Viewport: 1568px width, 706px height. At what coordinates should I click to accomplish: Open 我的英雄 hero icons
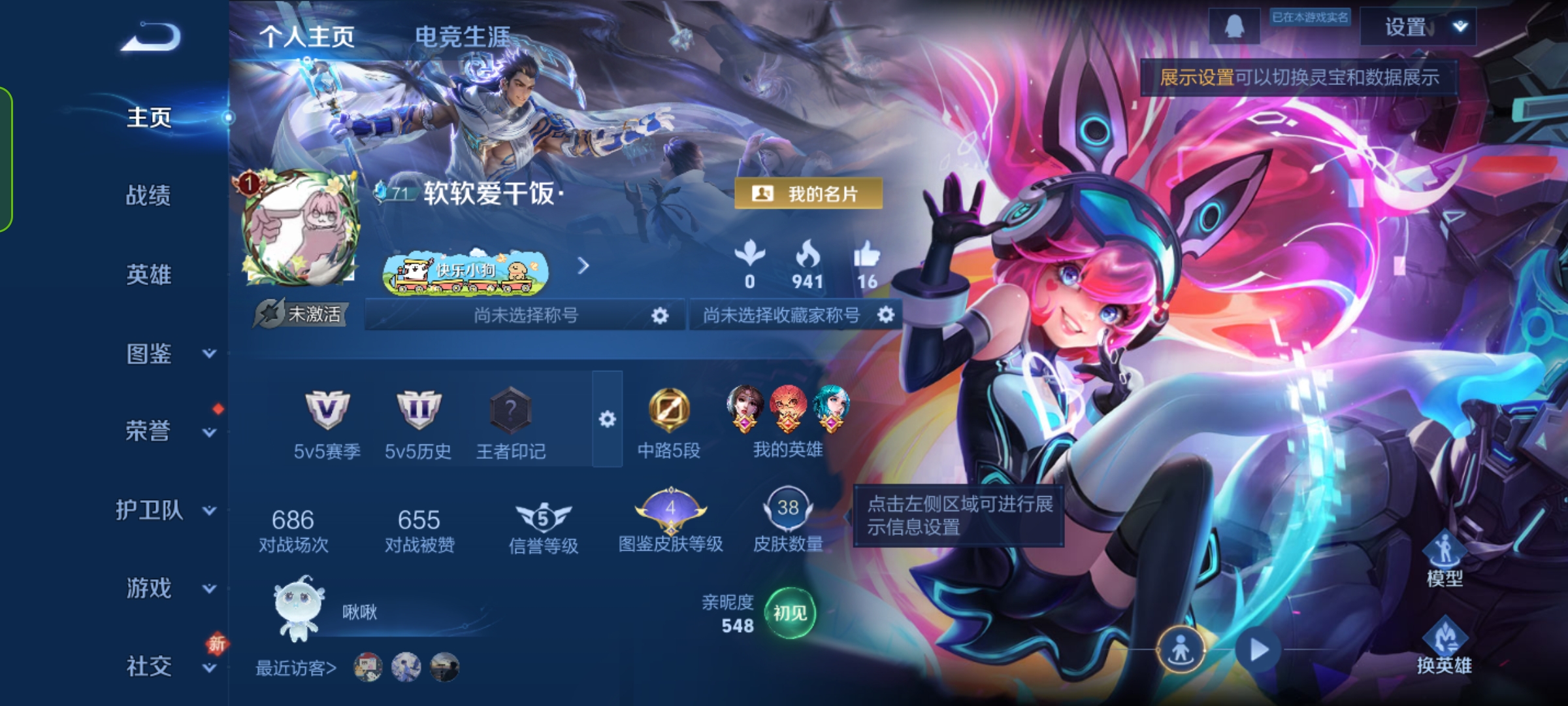[788, 420]
